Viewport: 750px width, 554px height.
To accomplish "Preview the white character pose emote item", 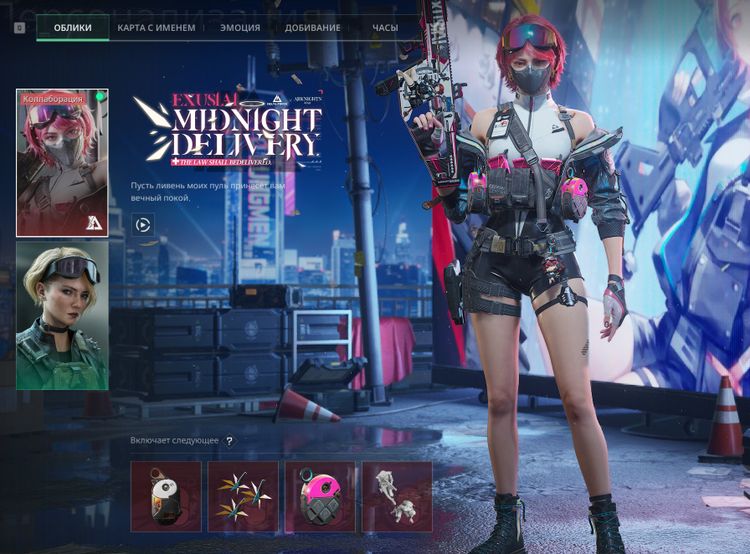I will 397,496.
